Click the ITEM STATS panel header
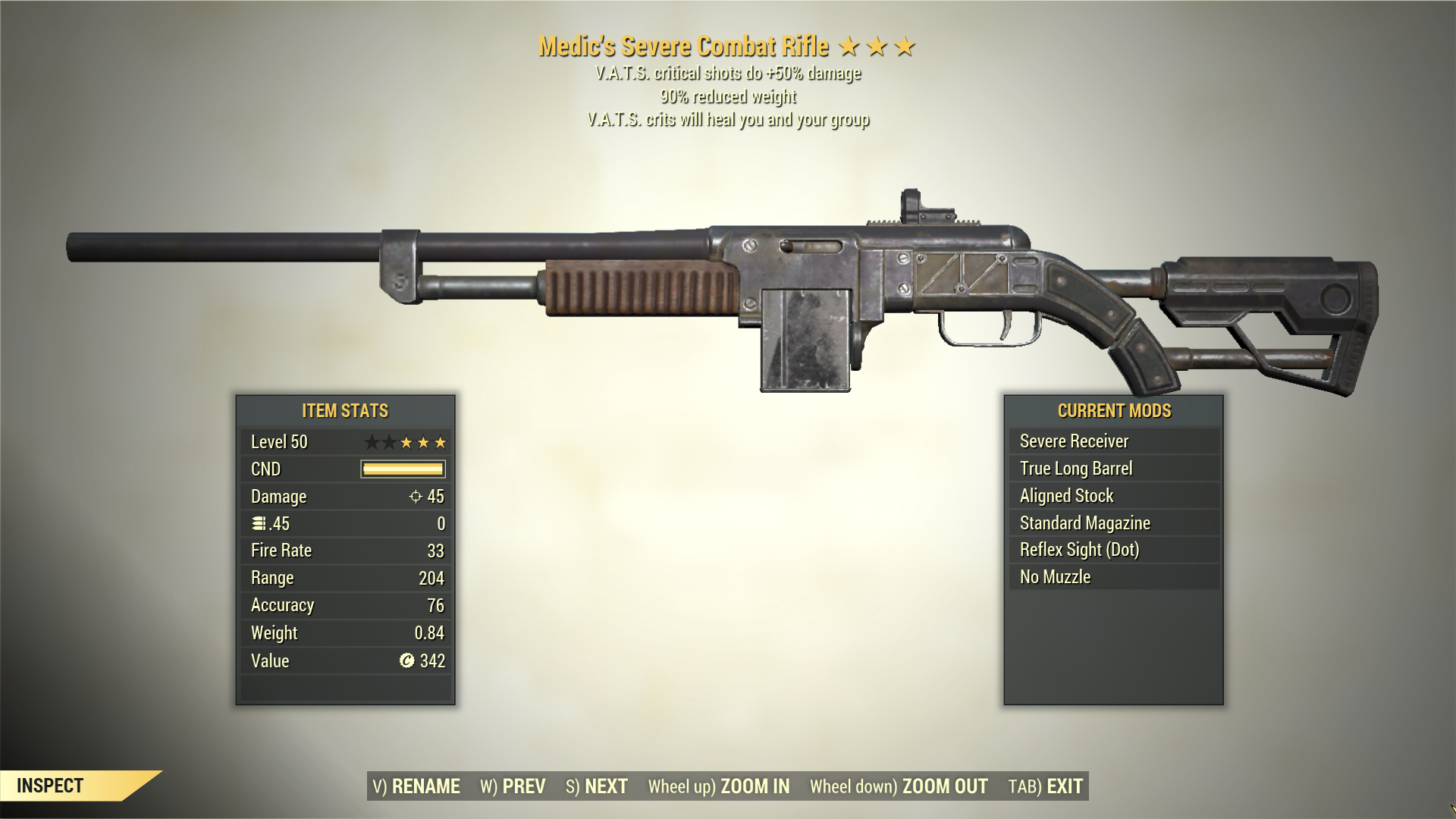The width and height of the screenshot is (1456, 819). (344, 410)
